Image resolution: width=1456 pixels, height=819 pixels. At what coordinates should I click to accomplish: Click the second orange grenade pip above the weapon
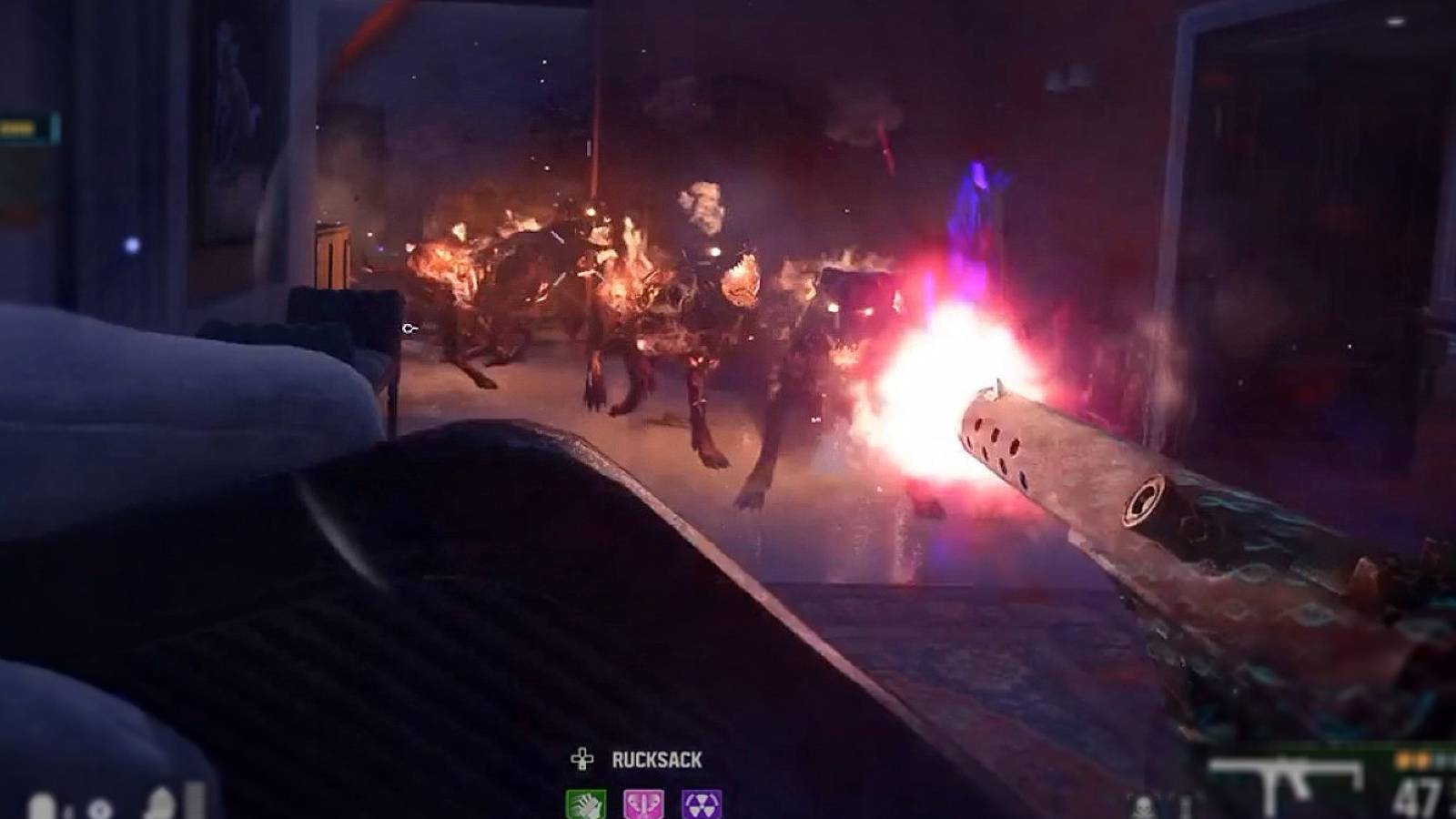tap(1422, 759)
